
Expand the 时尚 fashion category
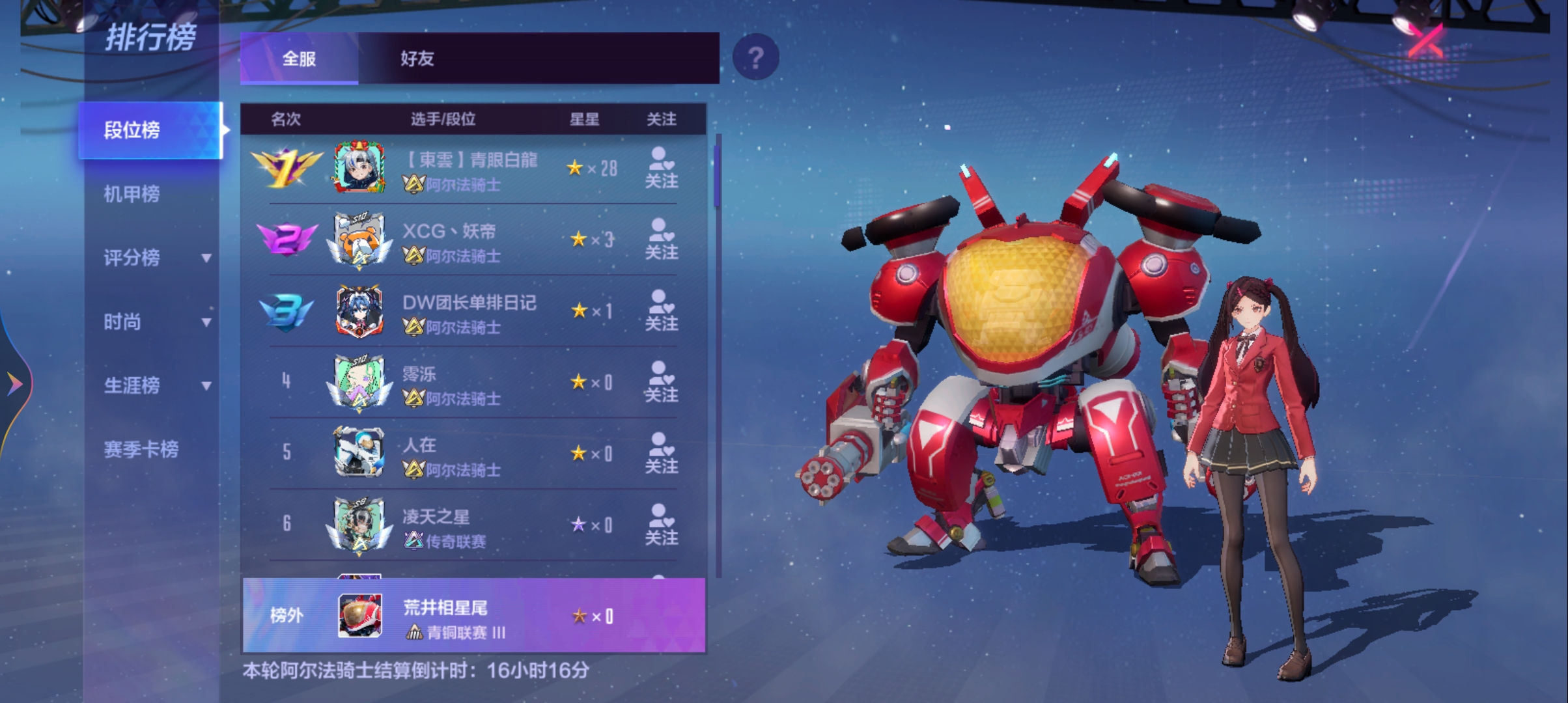pos(156,322)
